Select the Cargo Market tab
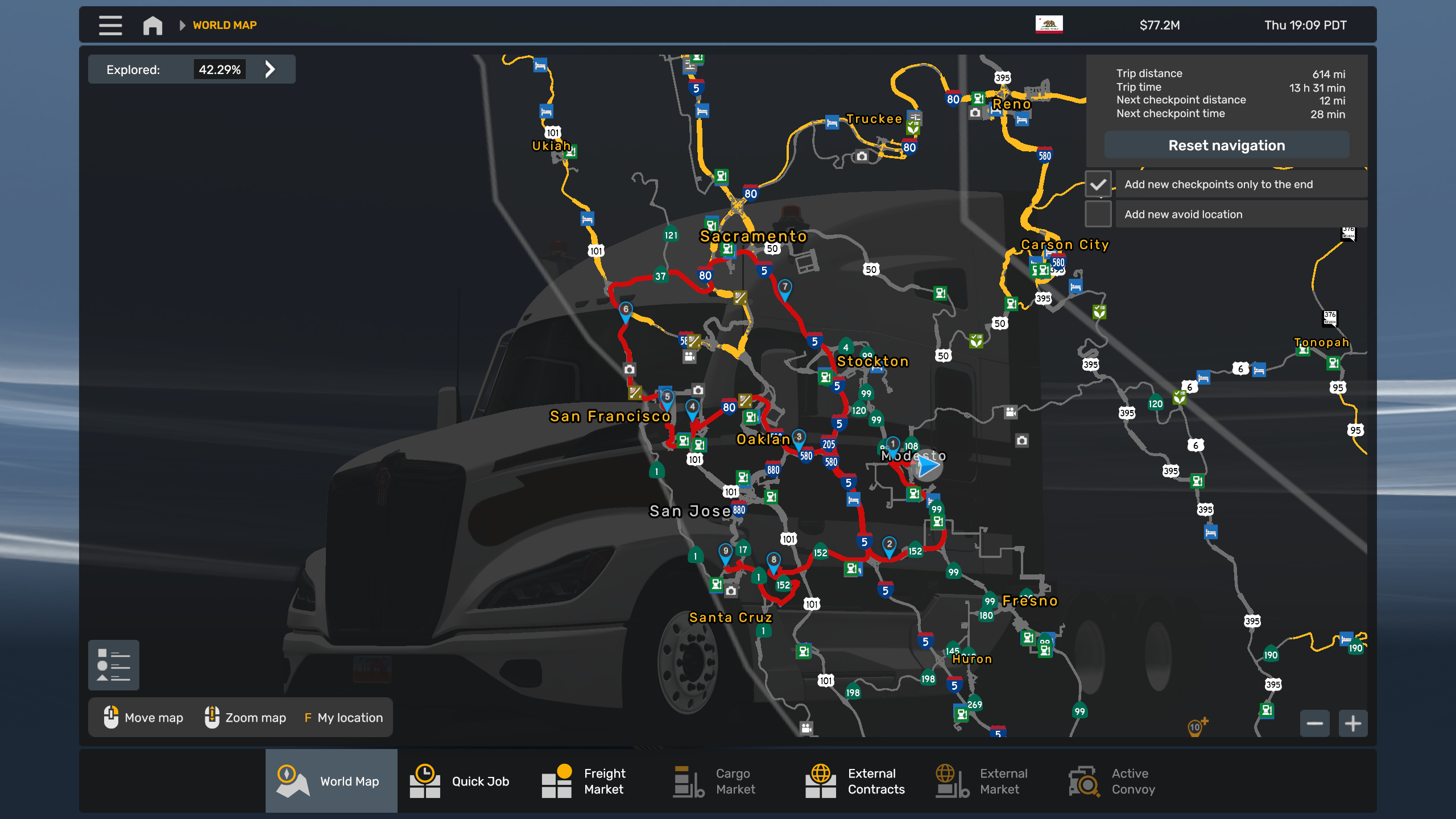 click(715, 781)
